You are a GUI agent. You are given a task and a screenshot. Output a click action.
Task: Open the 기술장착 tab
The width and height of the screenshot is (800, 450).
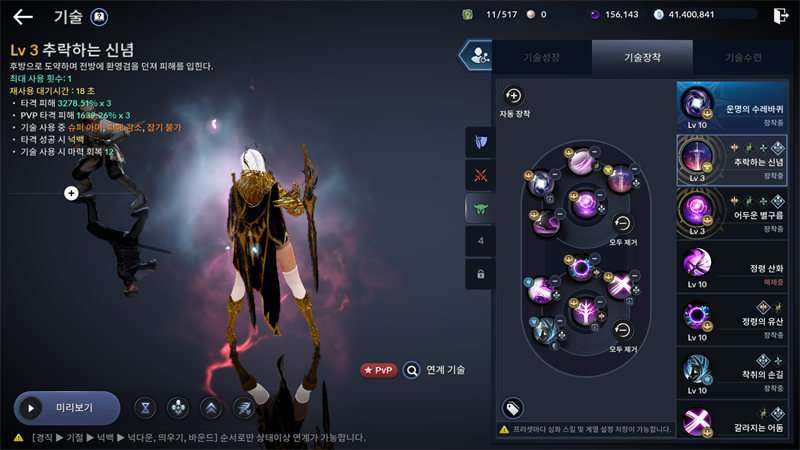pos(642,58)
